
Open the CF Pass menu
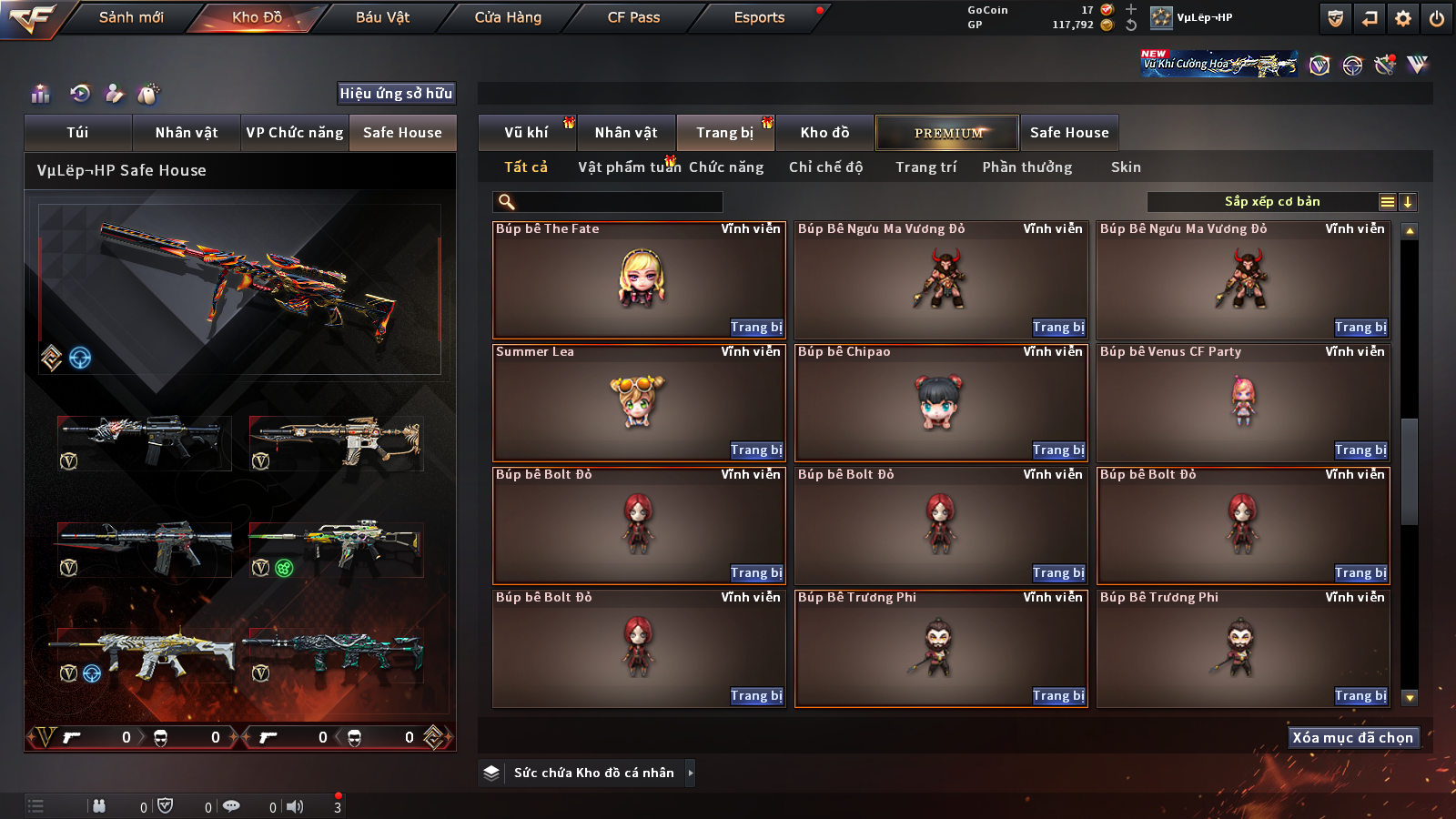633,17
